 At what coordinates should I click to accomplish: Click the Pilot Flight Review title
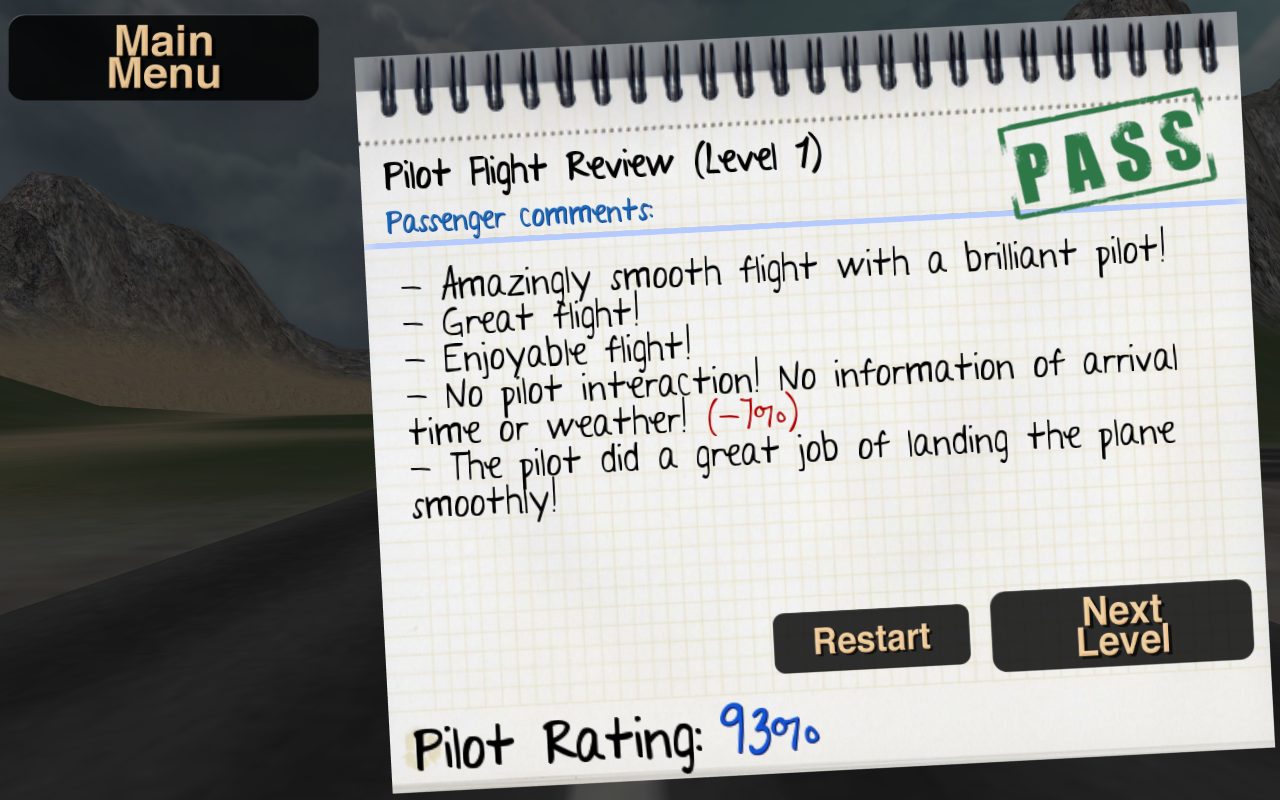(600, 167)
